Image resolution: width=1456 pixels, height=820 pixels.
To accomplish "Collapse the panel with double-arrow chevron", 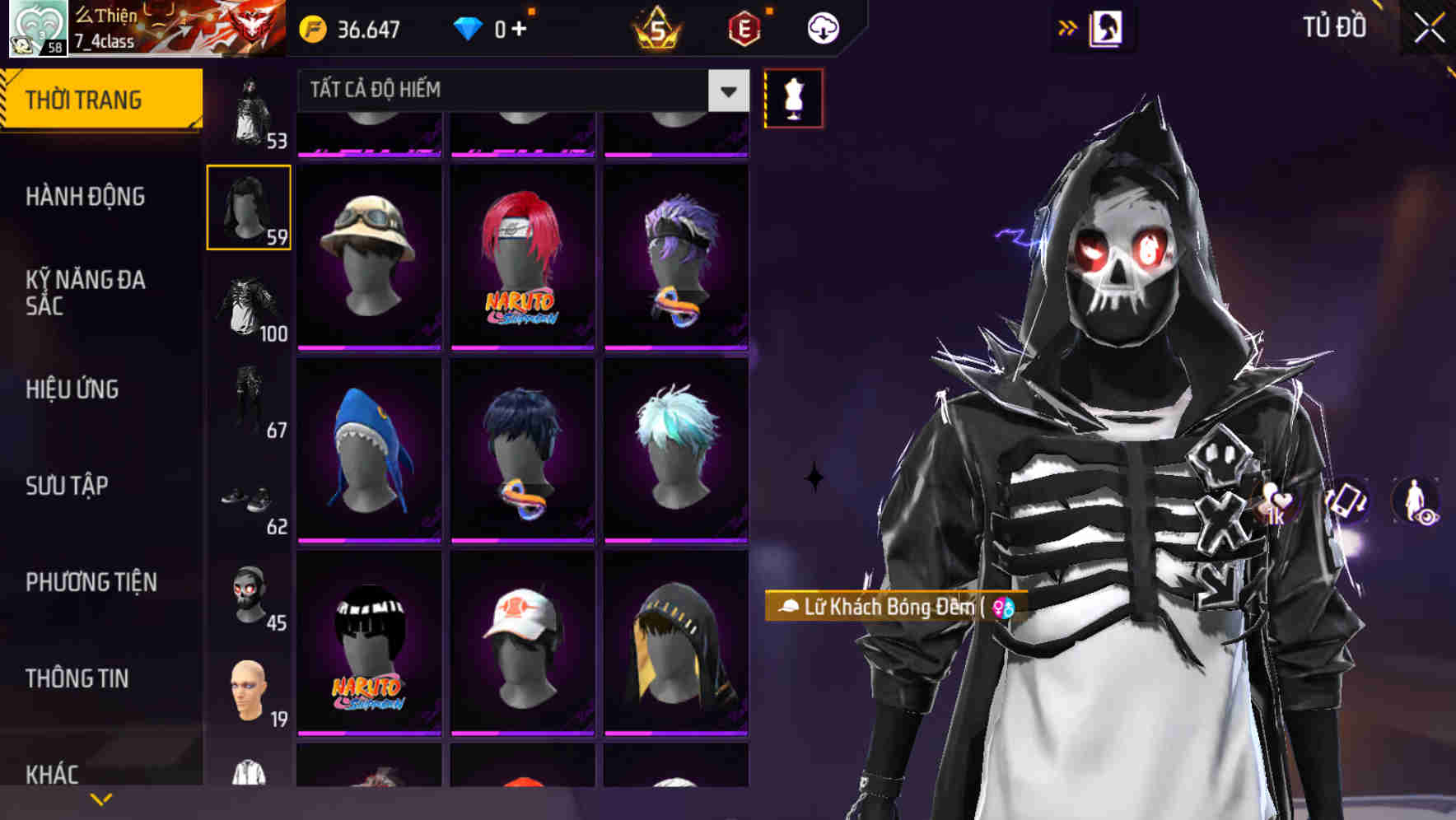I will 1068,27.
